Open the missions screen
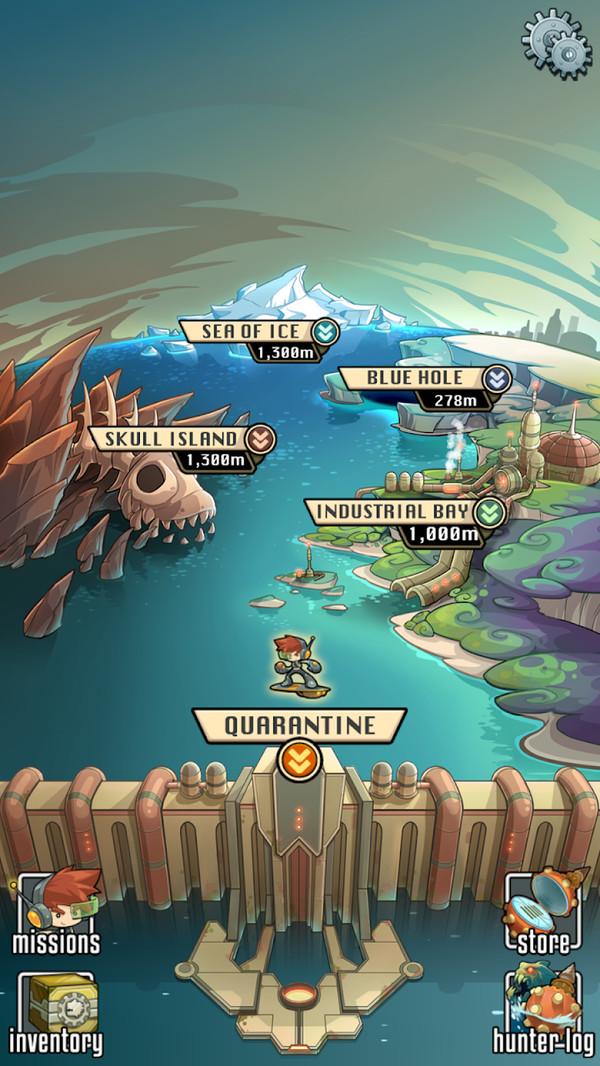600x1066 pixels. (x=56, y=912)
